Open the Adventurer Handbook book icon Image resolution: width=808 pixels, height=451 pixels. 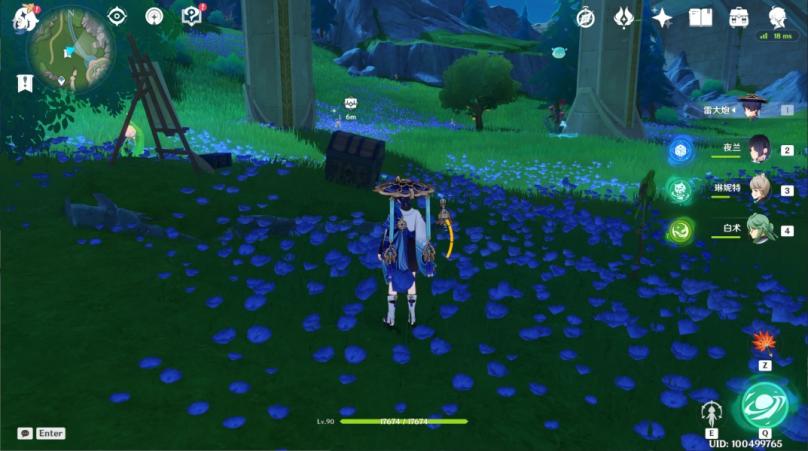point(700,17)
